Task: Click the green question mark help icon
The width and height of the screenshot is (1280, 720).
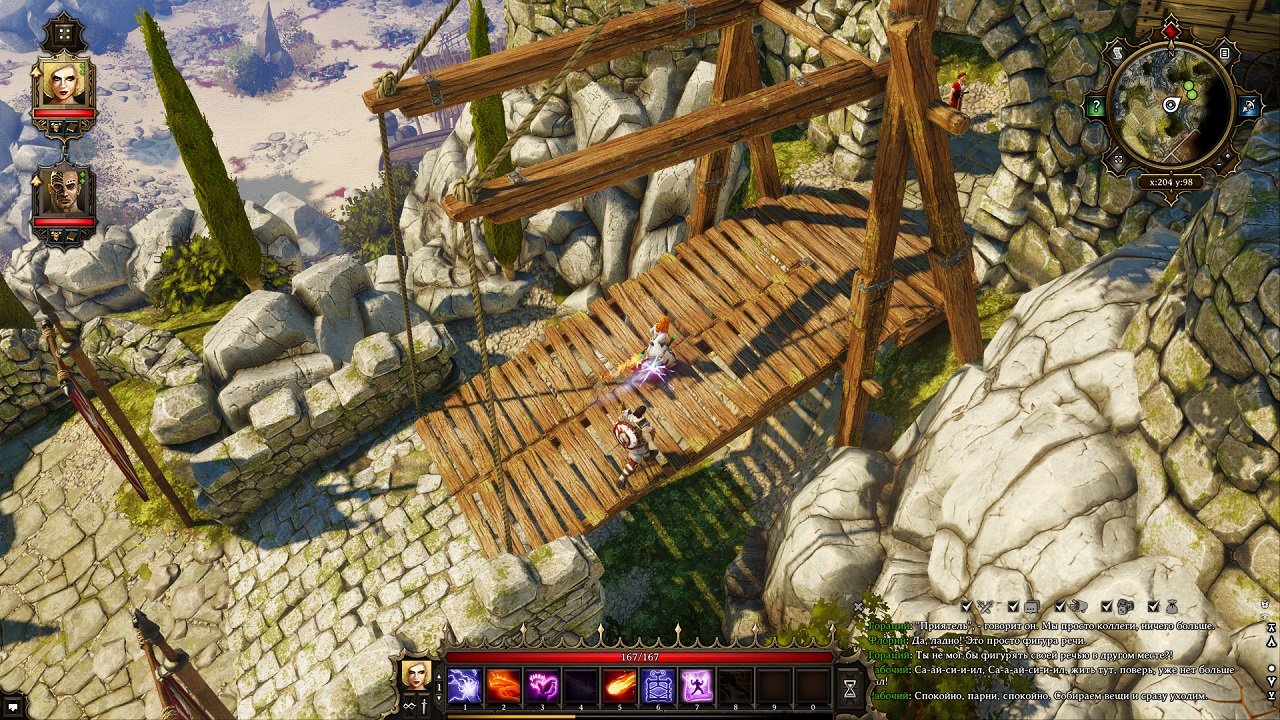Action: tap(1096, 106)
